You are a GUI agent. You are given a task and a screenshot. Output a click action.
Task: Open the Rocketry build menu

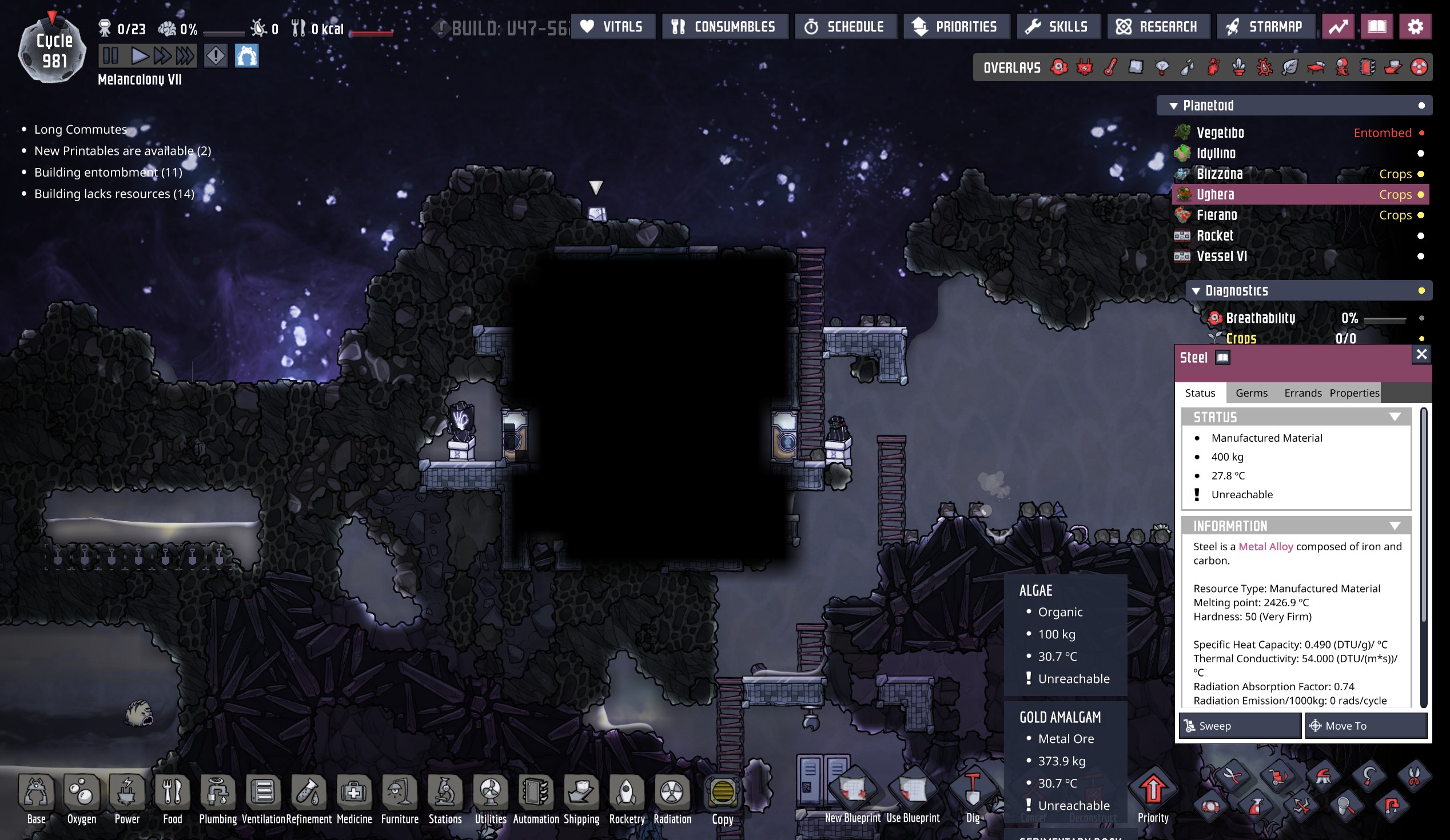tap(627, 798)
